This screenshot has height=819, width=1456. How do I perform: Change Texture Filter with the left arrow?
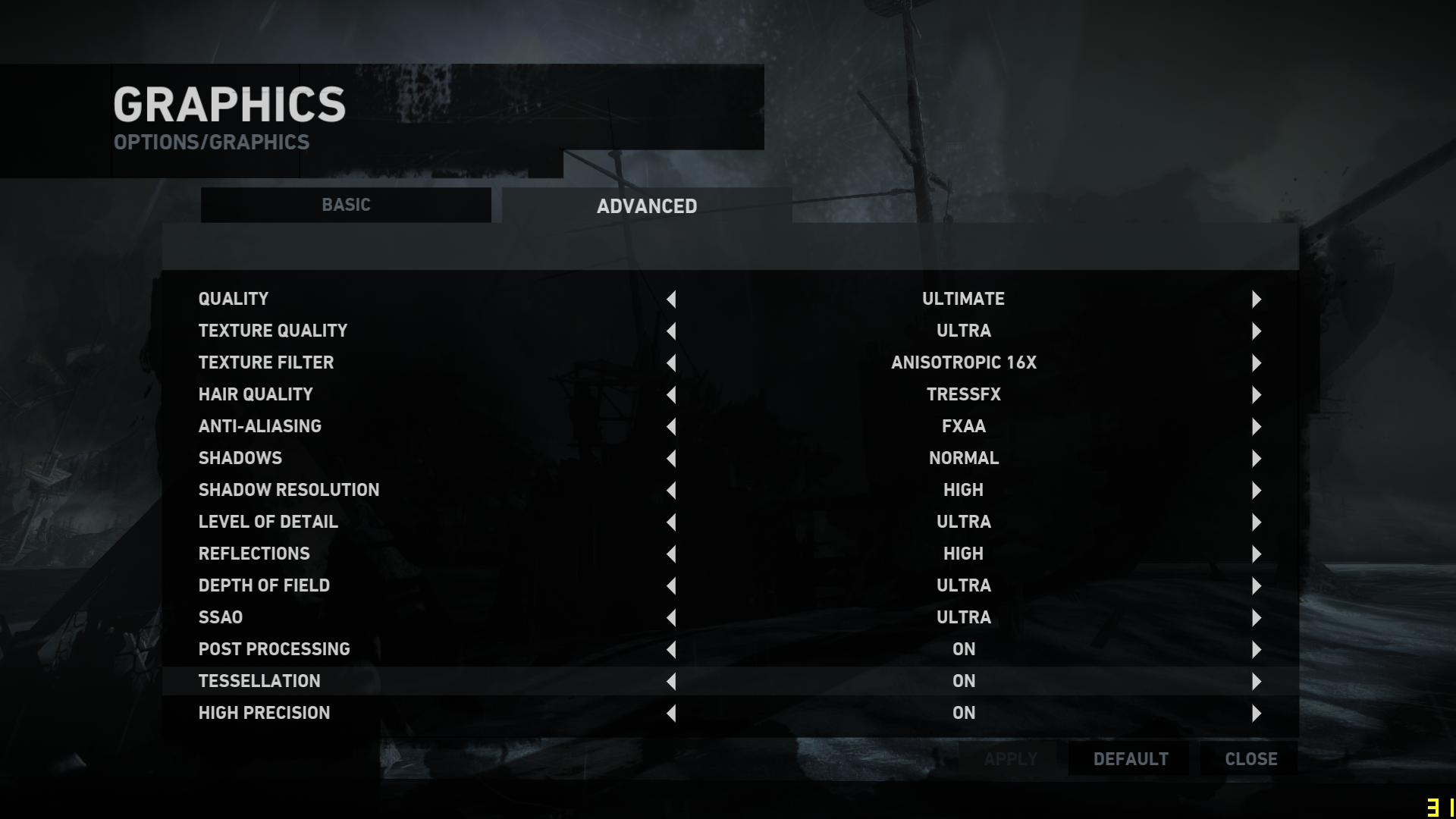click(671, 363)
